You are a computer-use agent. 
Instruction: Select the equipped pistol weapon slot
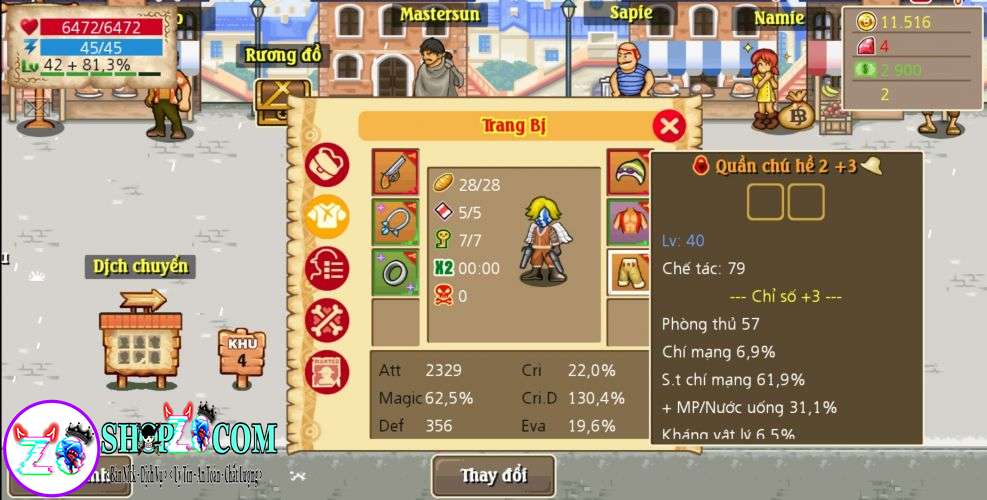click(x=395, y=173)
